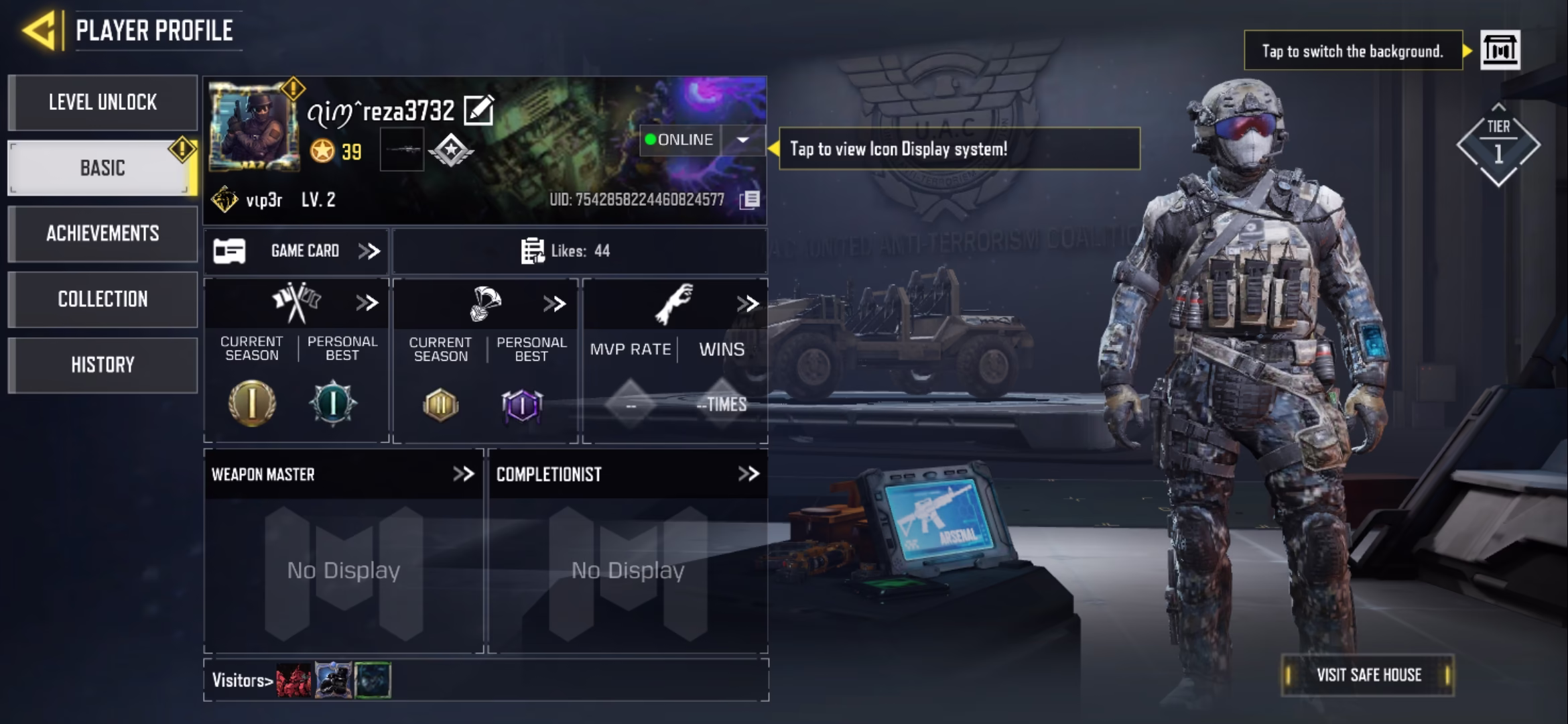Tap the Visit Safe House button
Image resolution: width=1568 pixels, height=724 pixels.
1368,675
